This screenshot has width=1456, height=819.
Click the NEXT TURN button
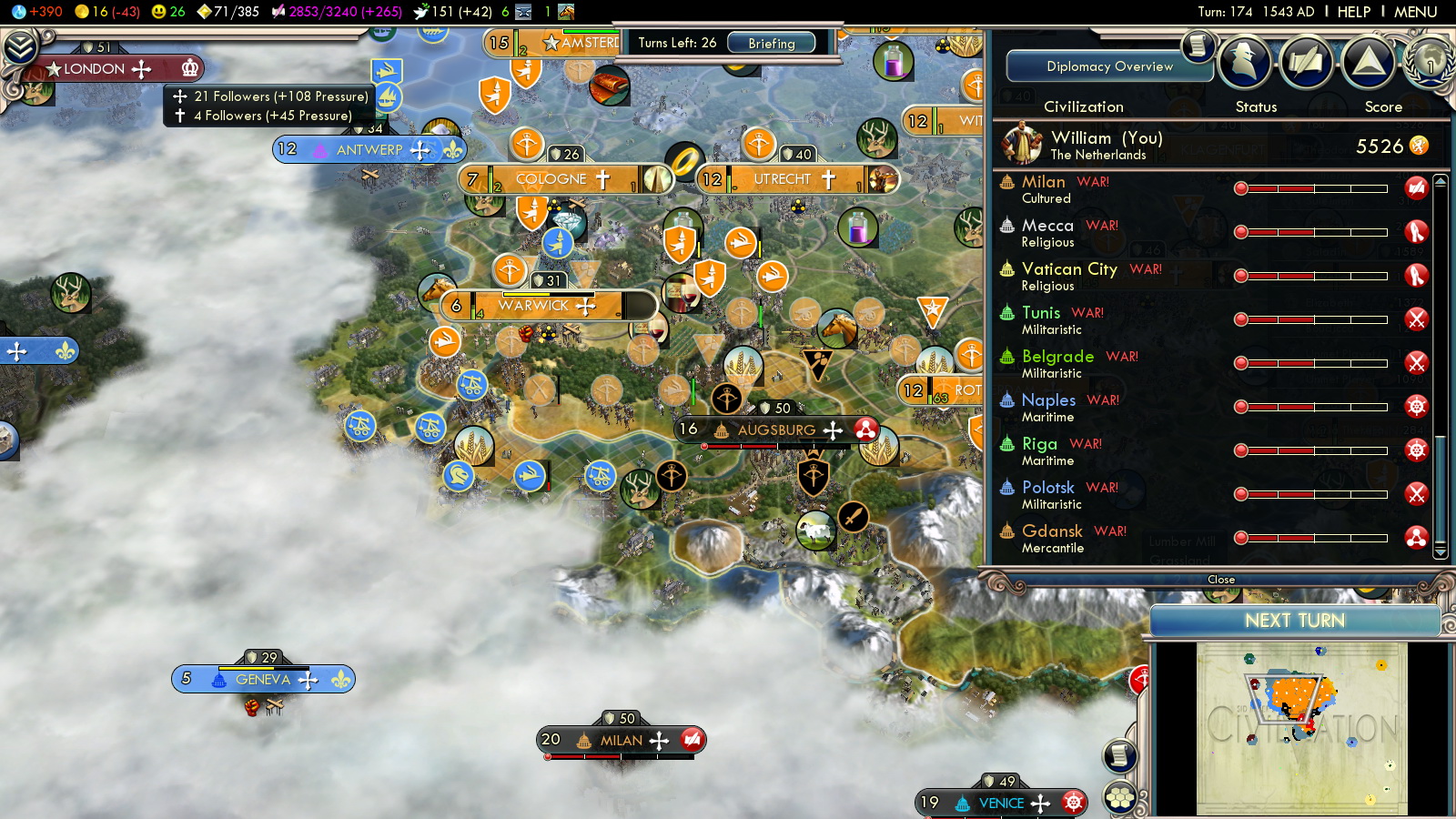tap(1294, 621)
